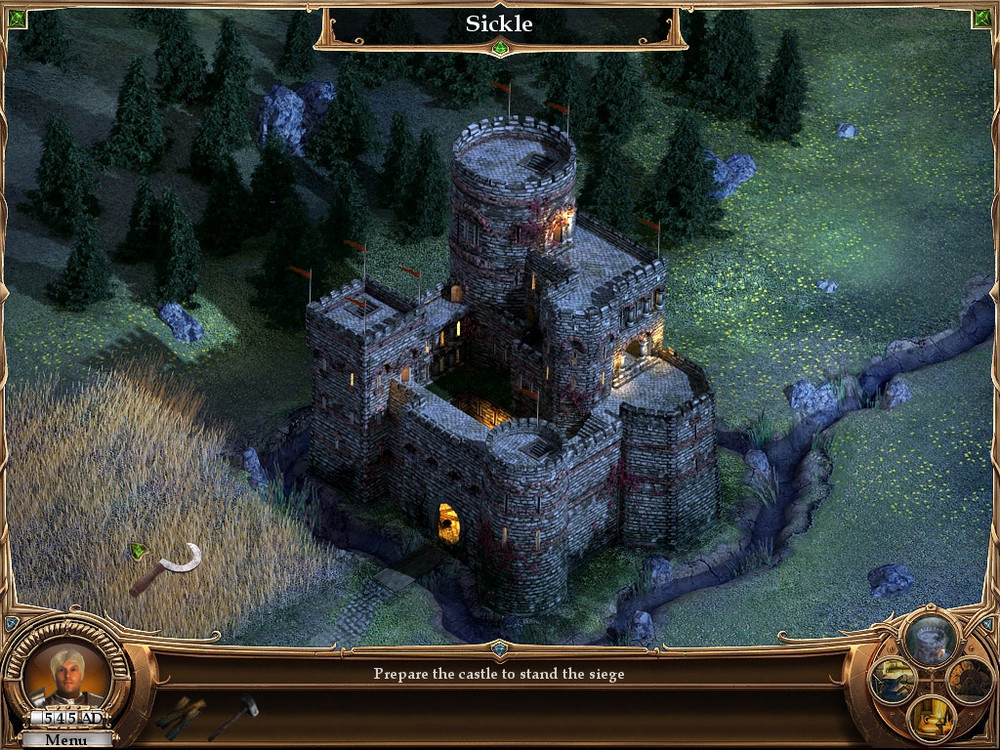Viewport: 1000px width, 750px height.
Task: Pick the wooden-handled tool left of the hammer
Action: [x=181, y=716]
